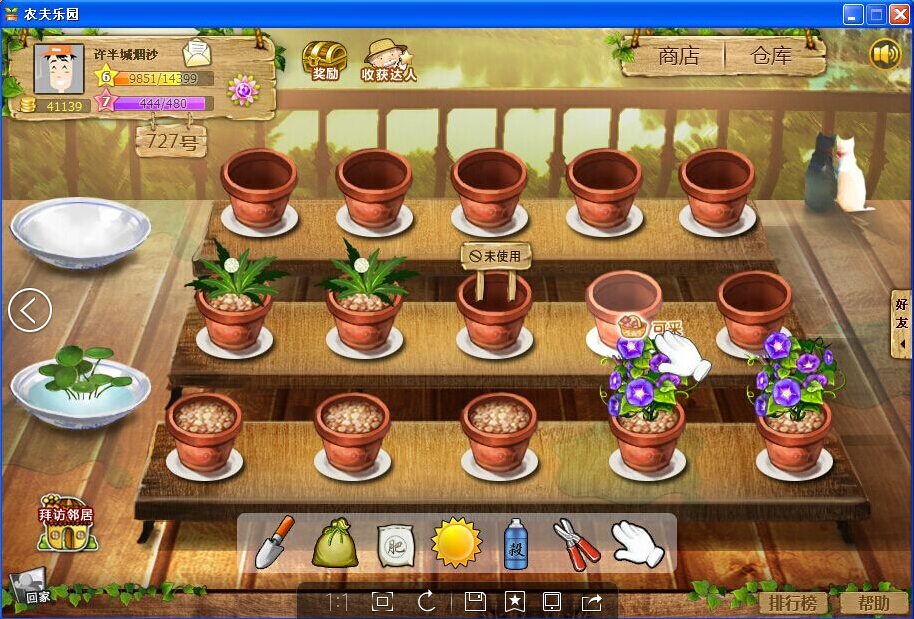
Task: Open the mail envelope icon
Action: tap(197, 53)
